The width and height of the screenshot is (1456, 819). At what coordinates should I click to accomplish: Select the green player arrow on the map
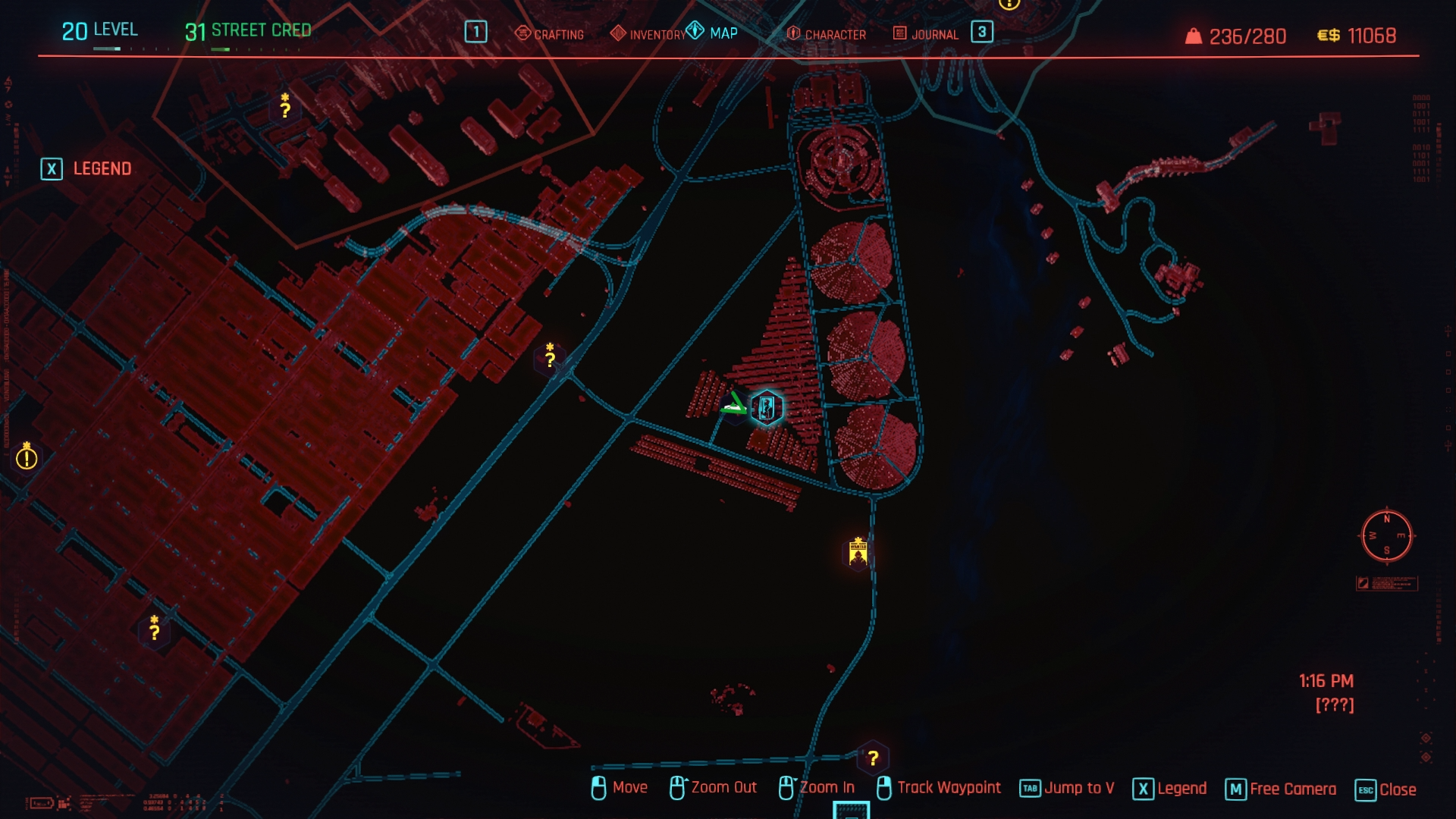pyautogui.click(x=734, y=405)
